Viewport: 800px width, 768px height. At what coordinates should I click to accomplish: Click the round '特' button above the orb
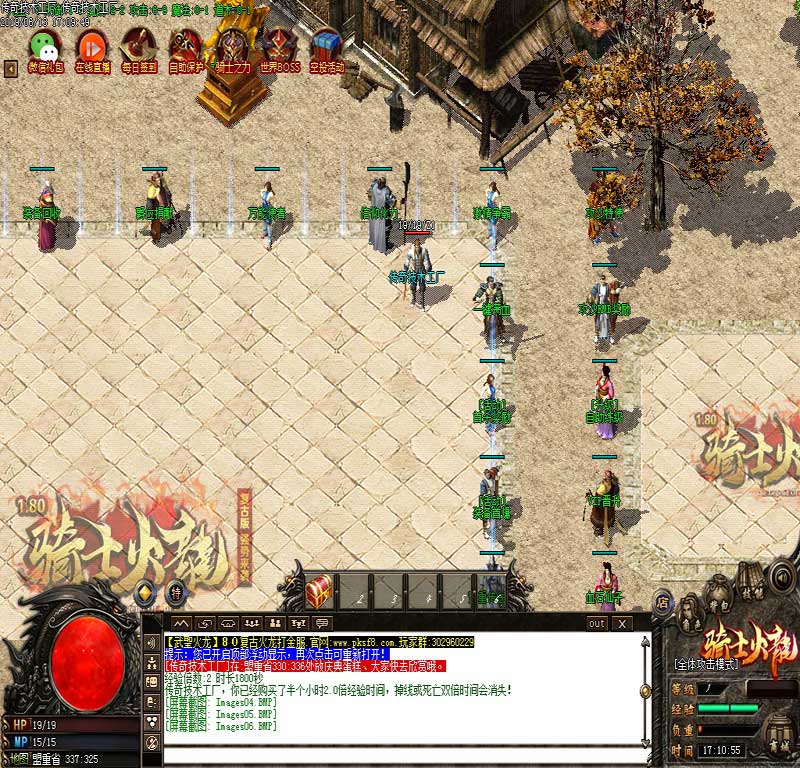174,592
